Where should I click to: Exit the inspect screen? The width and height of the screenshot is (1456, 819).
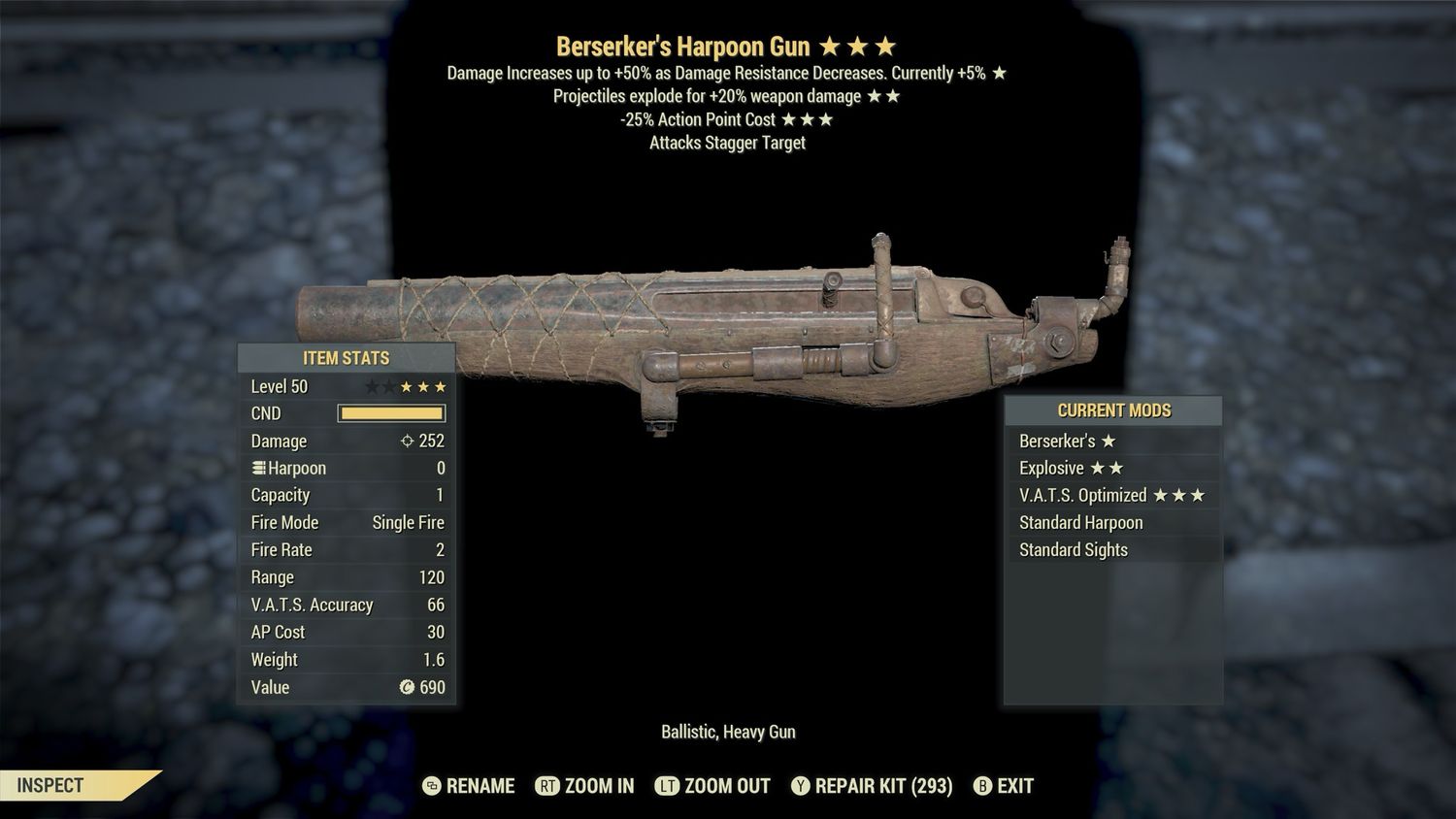[x=1004, y=786]
